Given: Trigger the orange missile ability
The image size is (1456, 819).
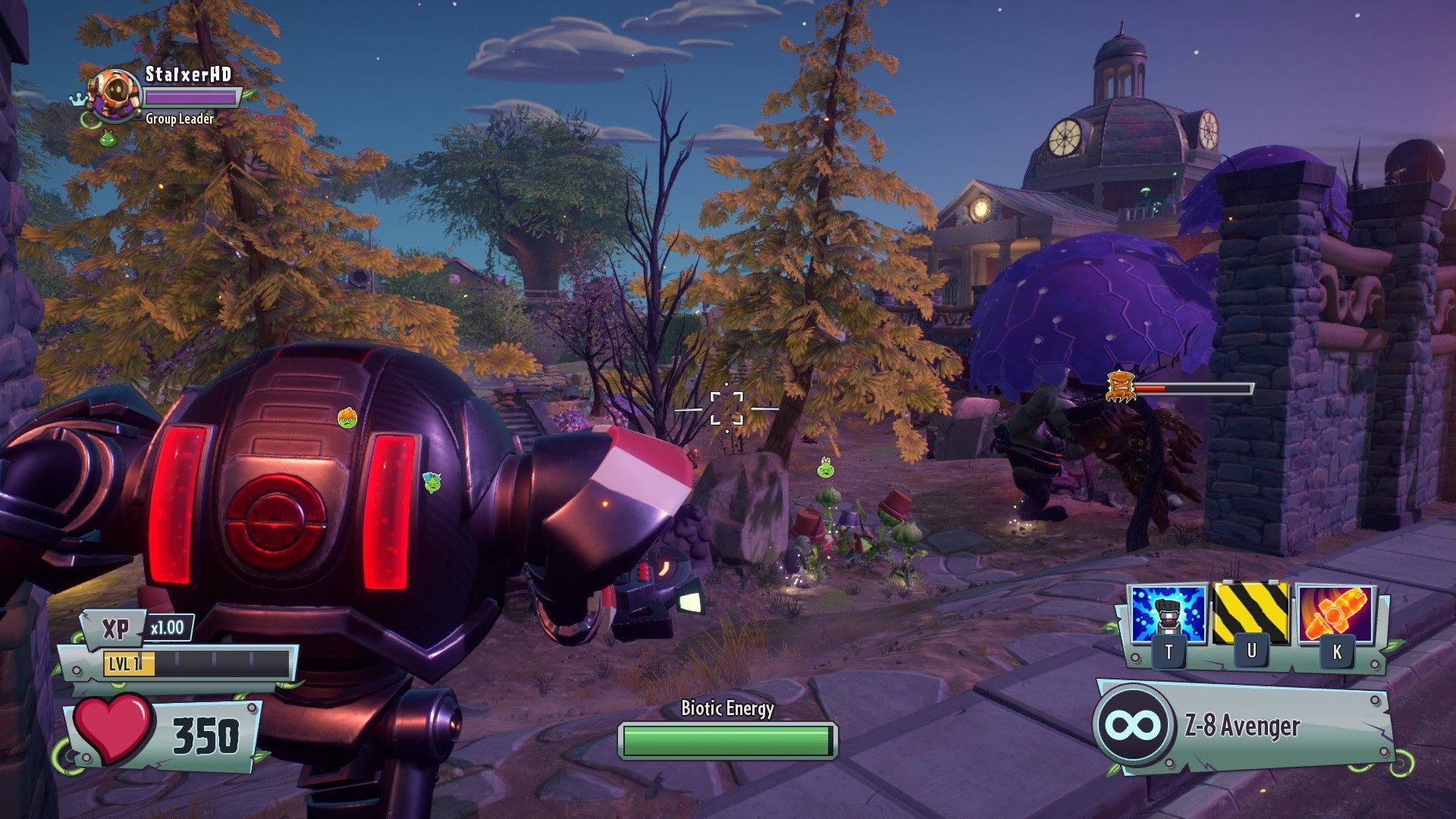Looking at the screenshot, I should (1335, 614).
